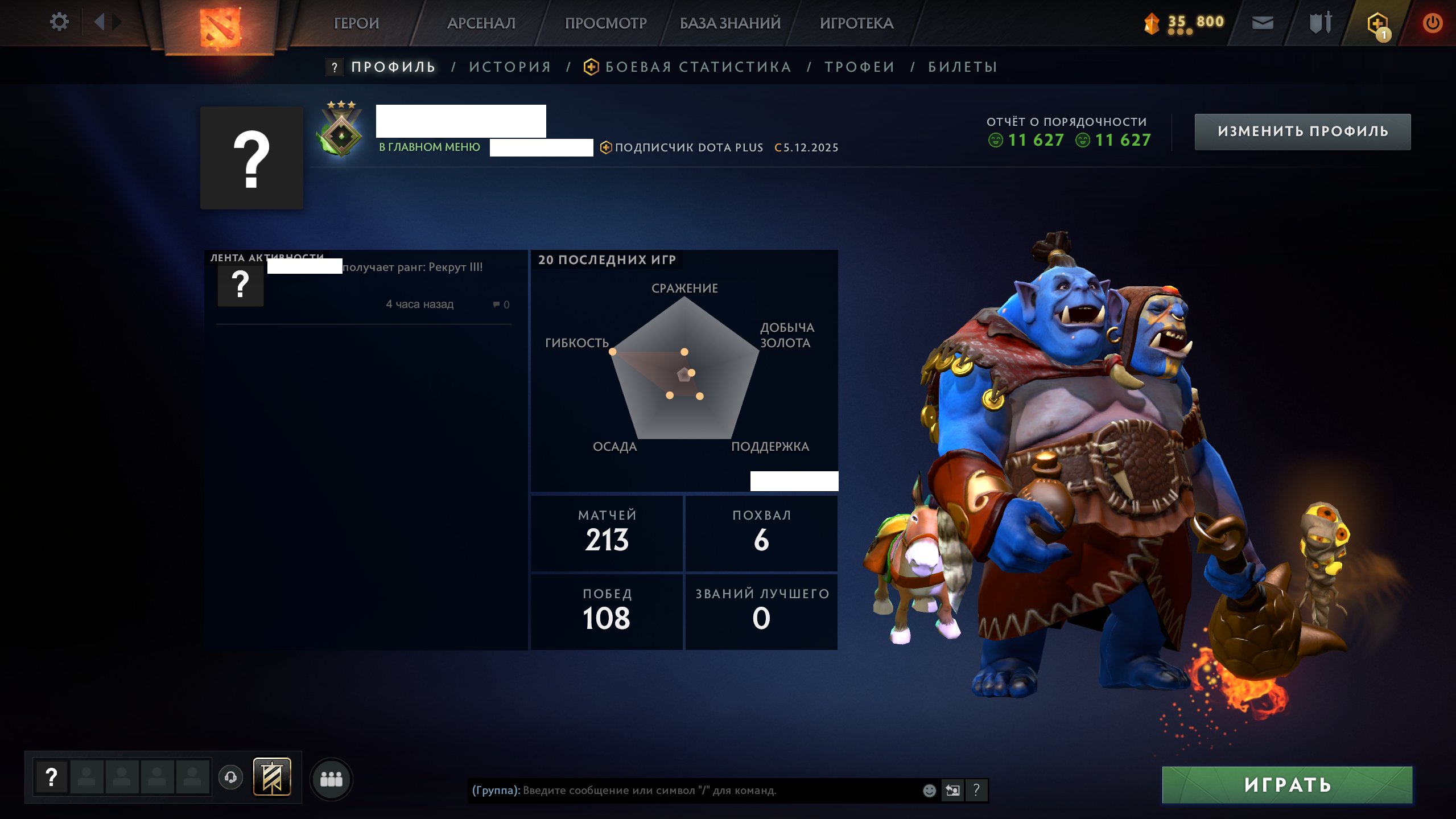Click the group chat message input field
Screen dimensions: 1456x819
[x=683, y=789]
